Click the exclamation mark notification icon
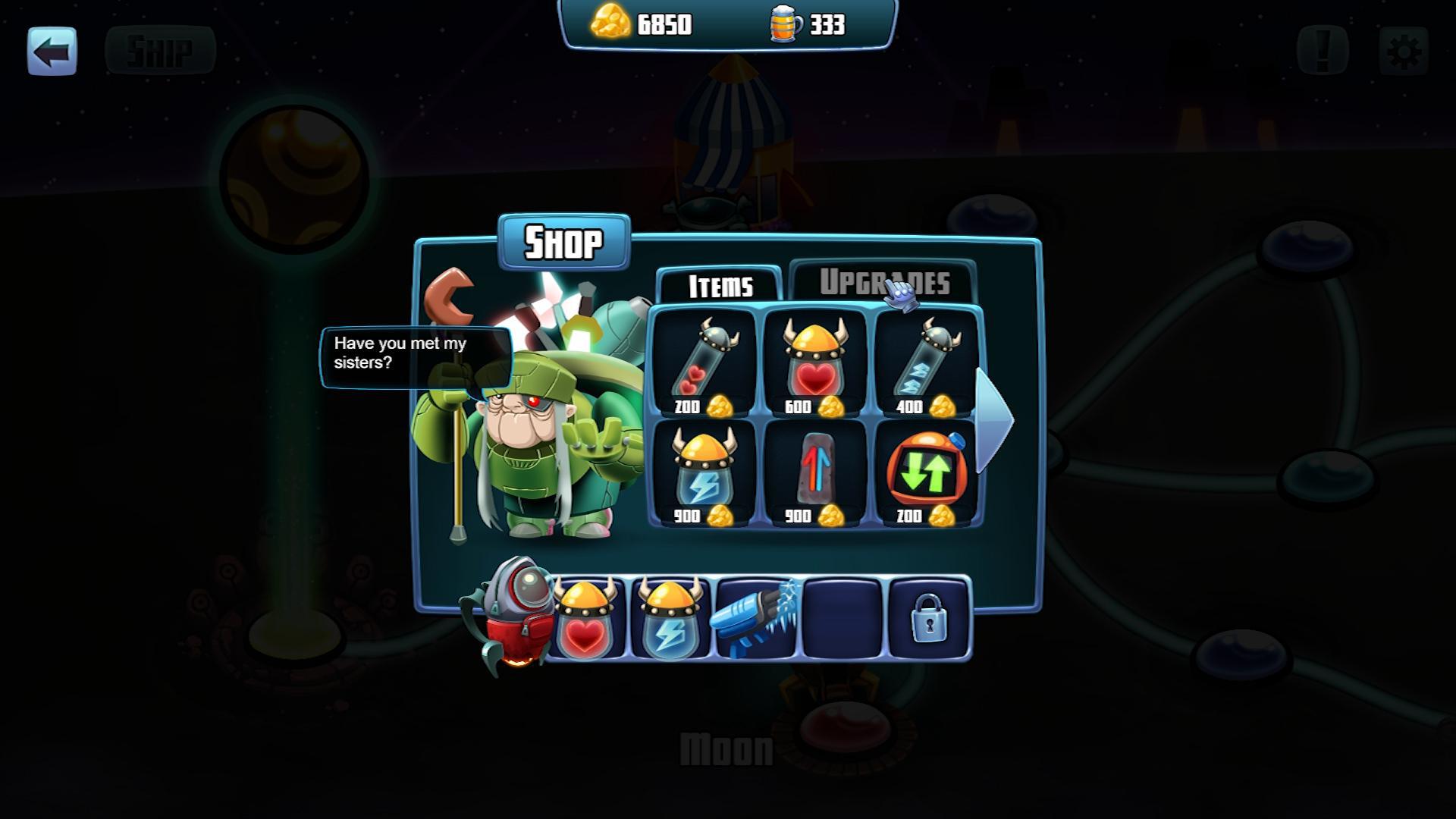 [1321, 49]
